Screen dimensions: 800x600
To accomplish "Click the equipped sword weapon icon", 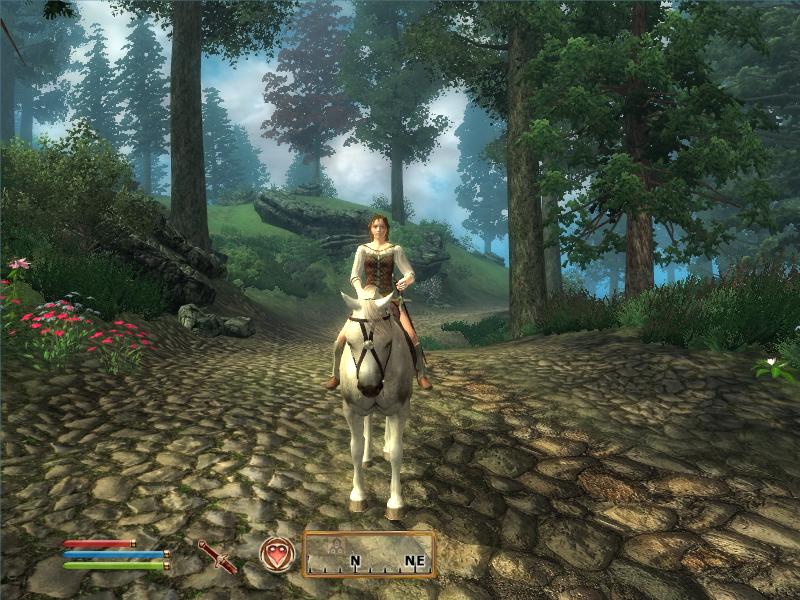I will click(217, 556).
